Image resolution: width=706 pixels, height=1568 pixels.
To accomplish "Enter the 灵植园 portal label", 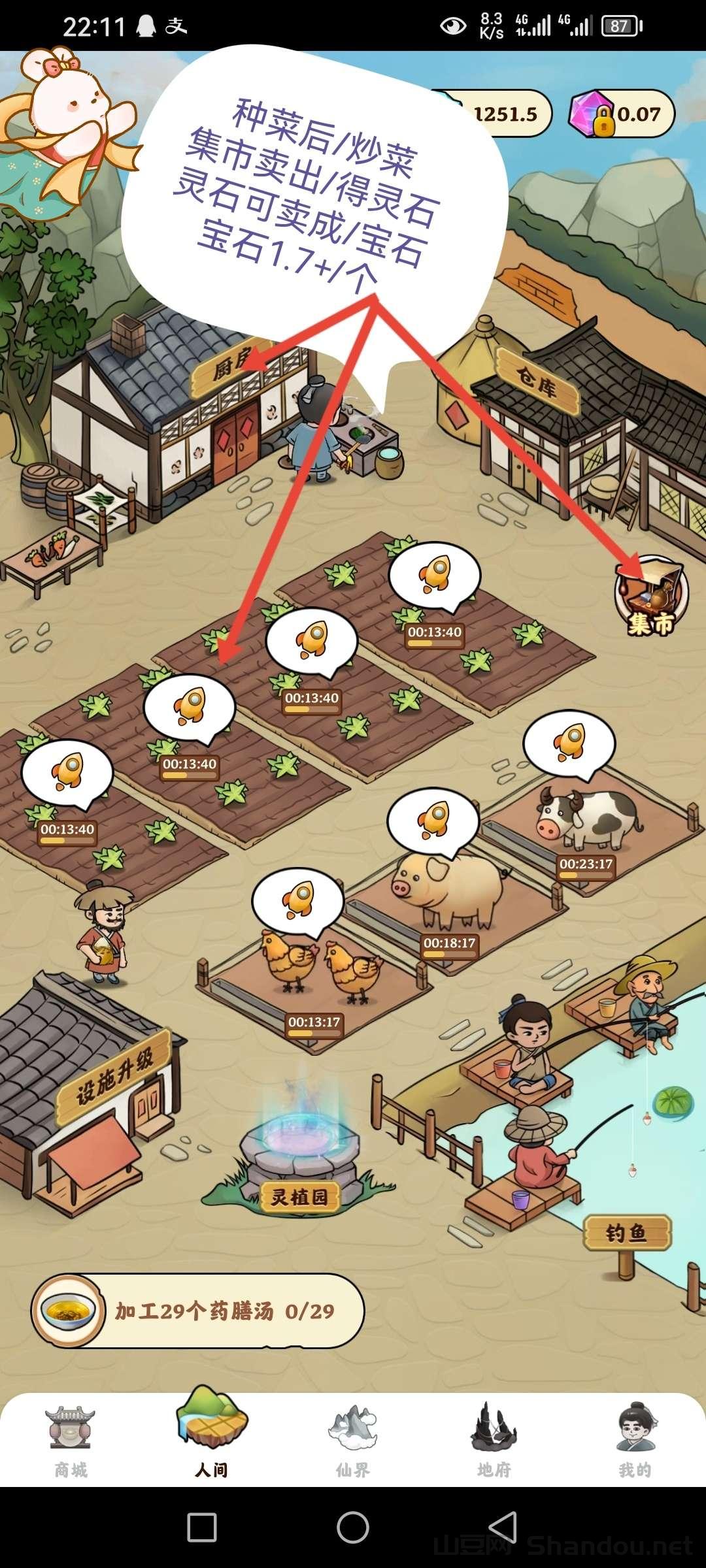I will (x=299, y=1196).
